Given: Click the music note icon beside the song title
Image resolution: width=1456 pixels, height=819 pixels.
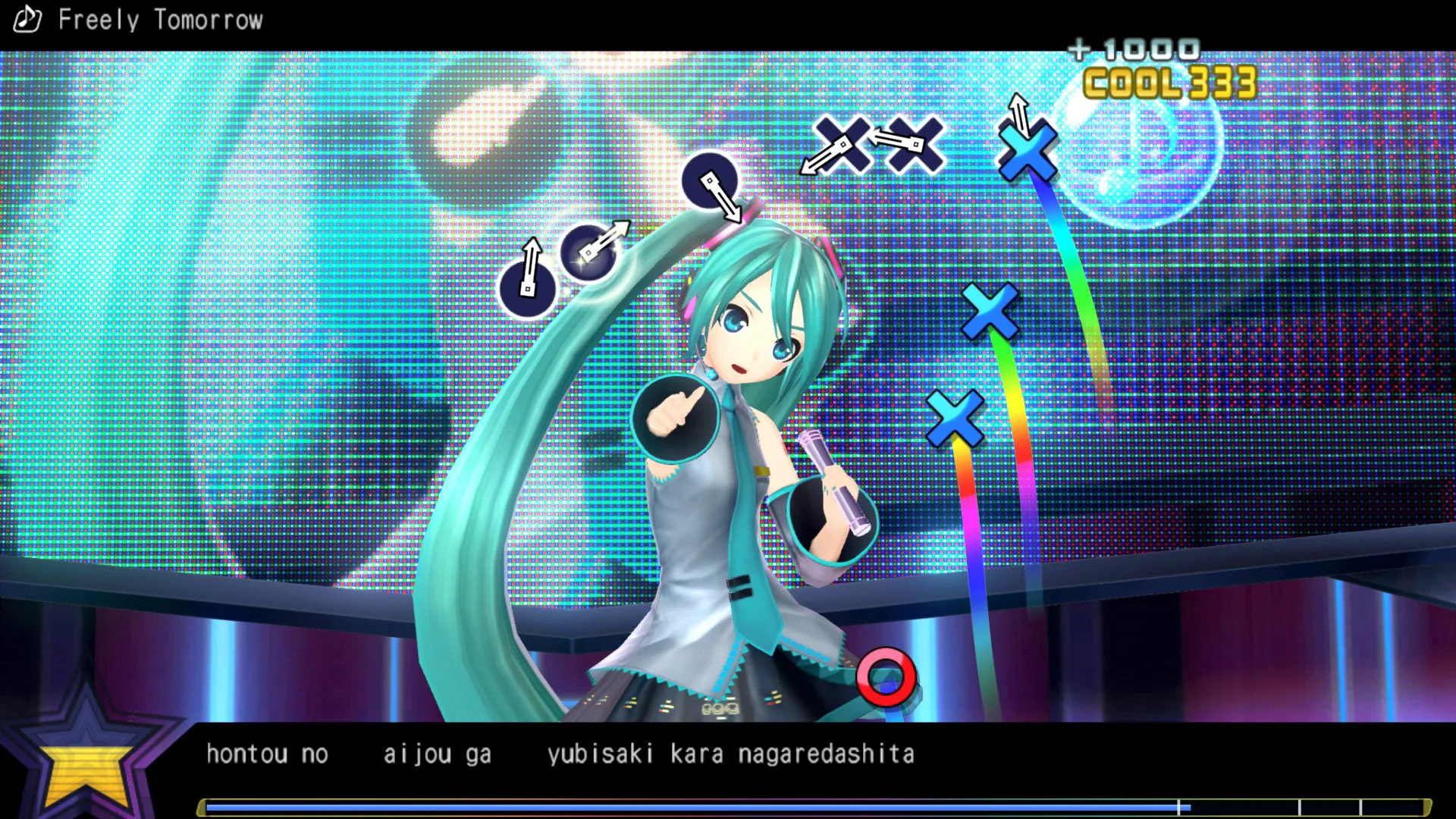Looking at the screenshot, I should pos(27,19).
